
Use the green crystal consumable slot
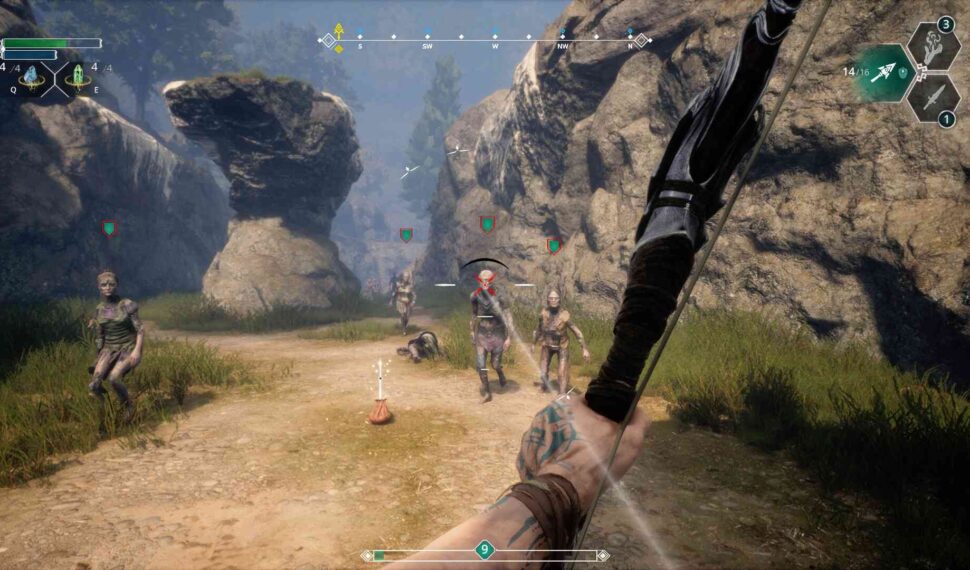(76, 76)
